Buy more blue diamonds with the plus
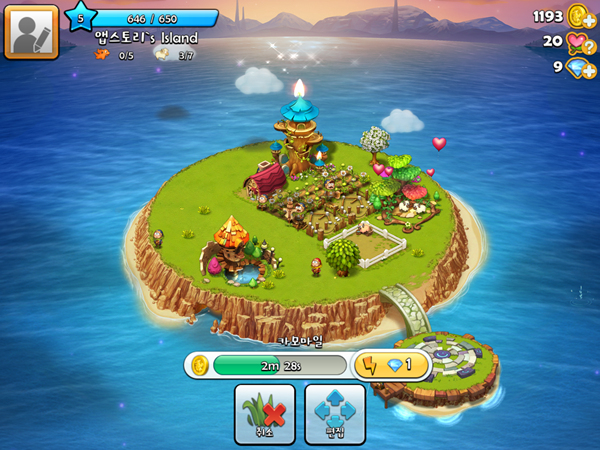The height and width of the screenshot is (450, 600). point(579,68)
